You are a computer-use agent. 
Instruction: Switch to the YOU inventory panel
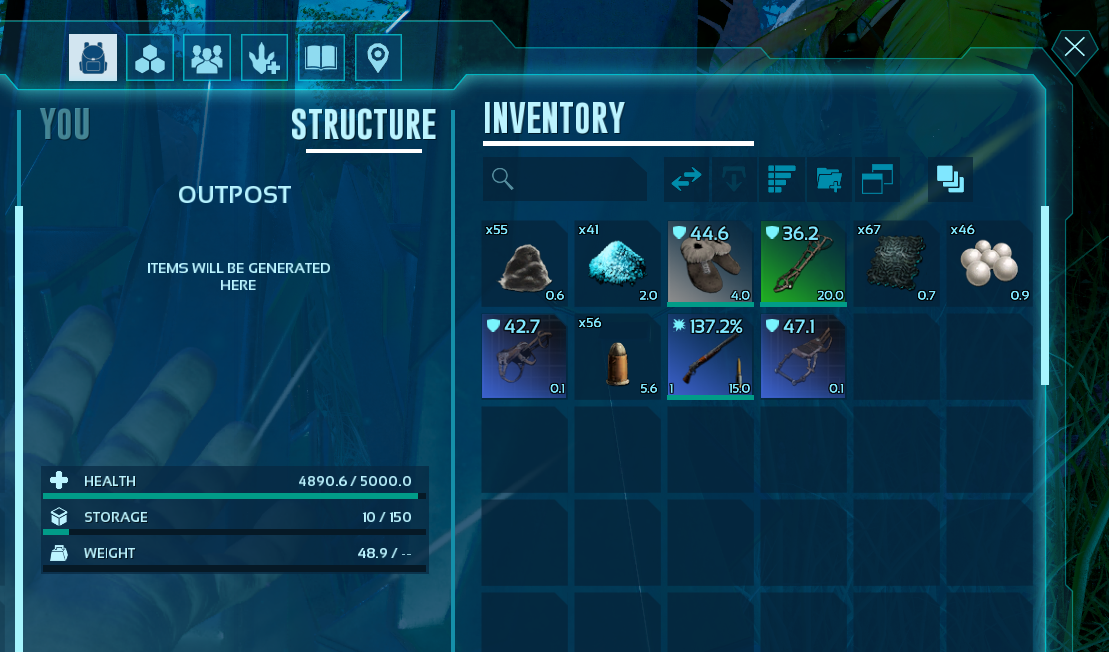click(65, 125)
